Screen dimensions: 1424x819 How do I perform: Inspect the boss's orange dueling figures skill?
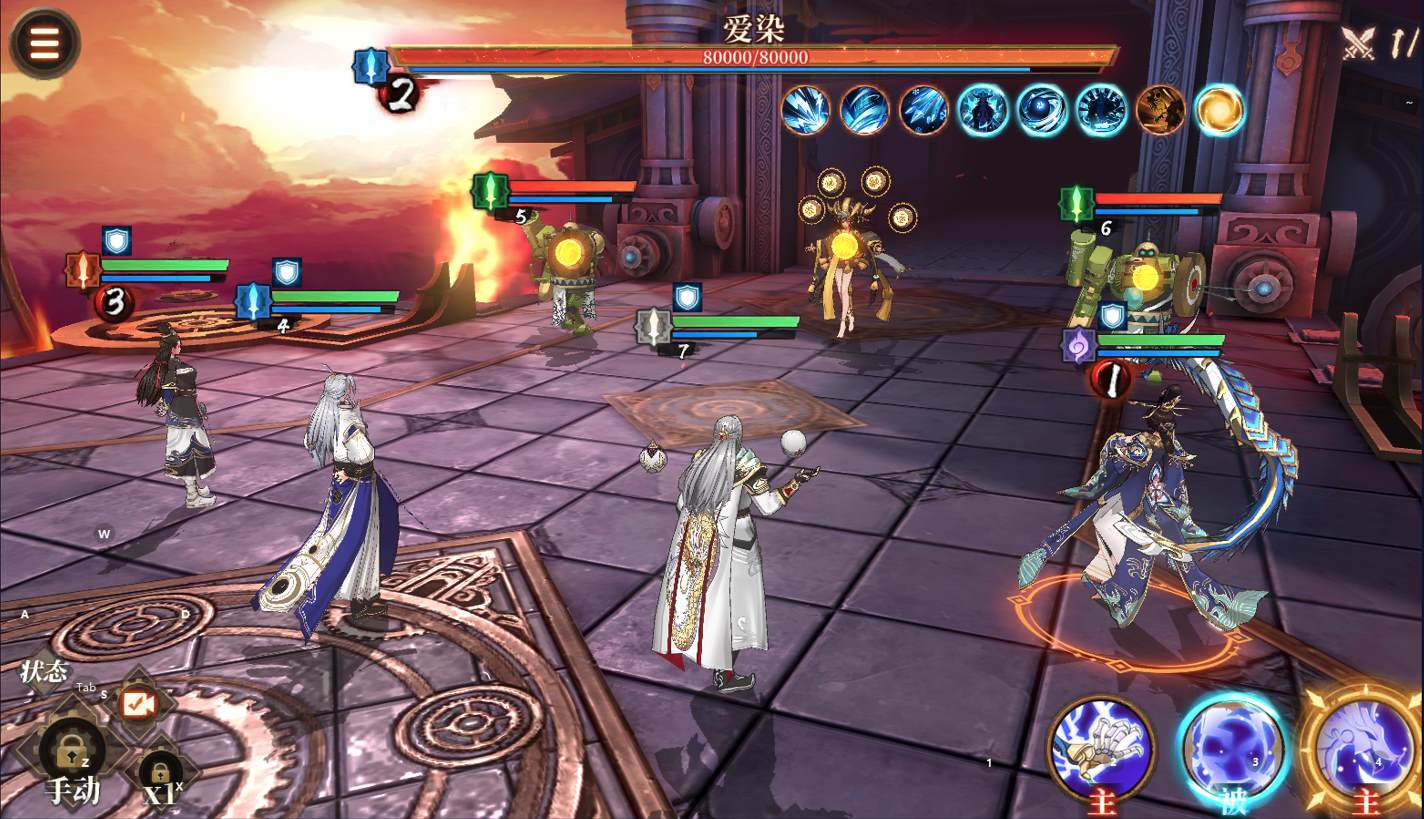click(1160, 110)
